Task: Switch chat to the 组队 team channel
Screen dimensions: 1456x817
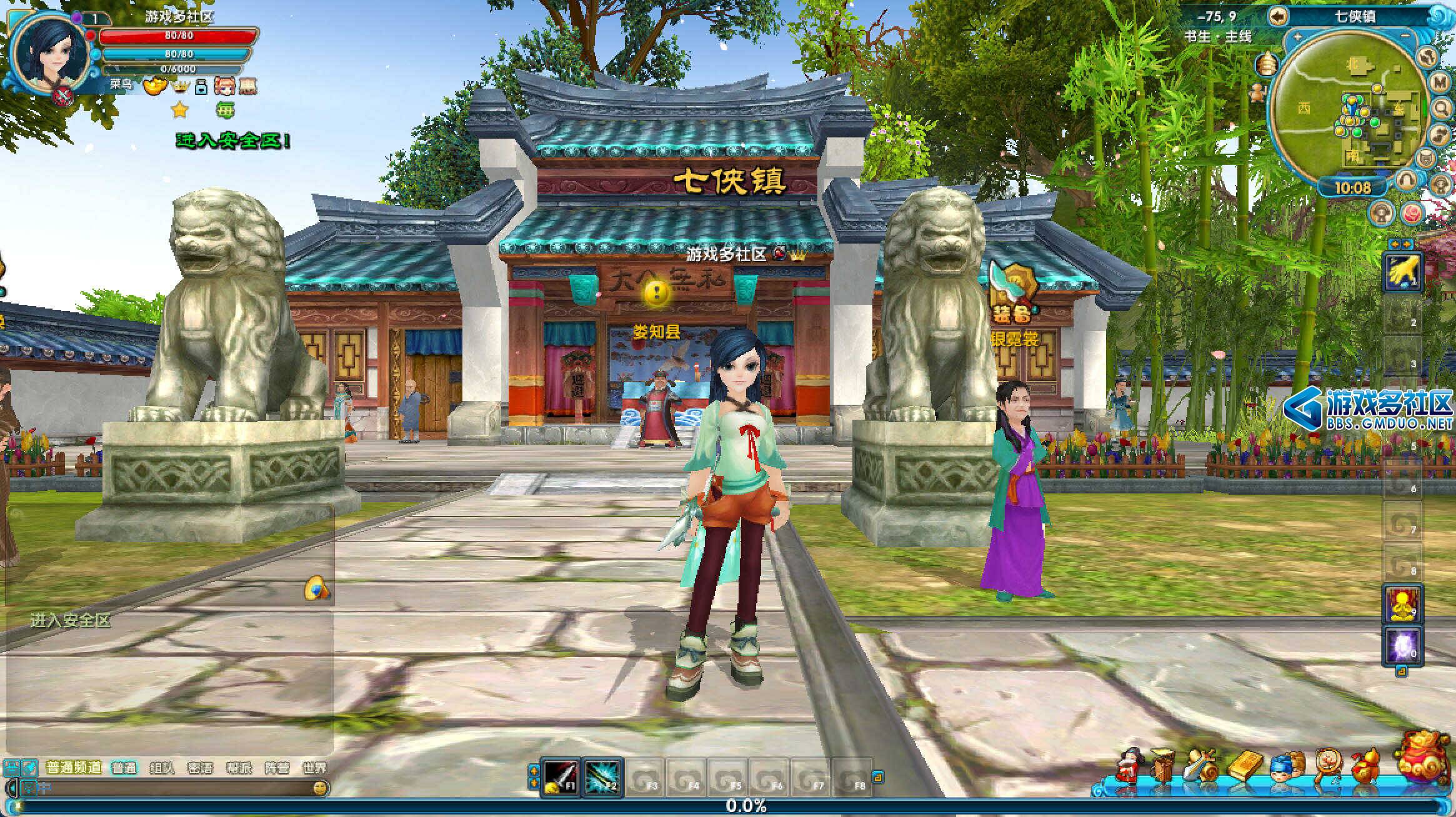Action: pos(162,768)
